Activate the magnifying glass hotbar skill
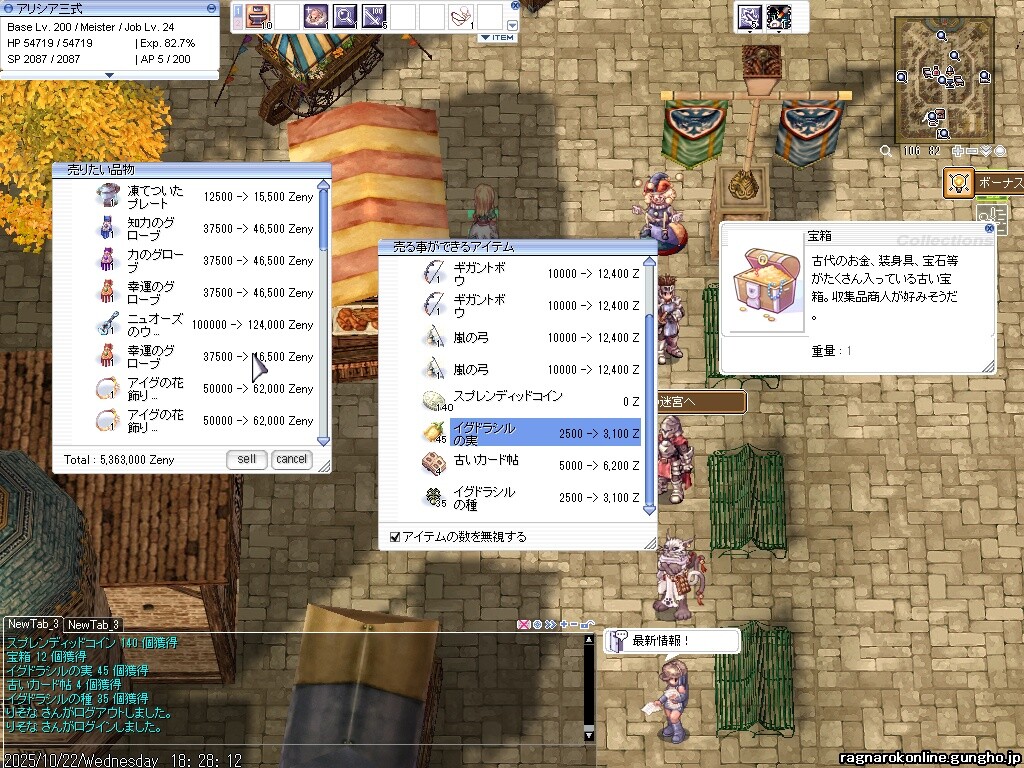Image resolution: width=1024 pixels, height=768 pixels. 345,16
